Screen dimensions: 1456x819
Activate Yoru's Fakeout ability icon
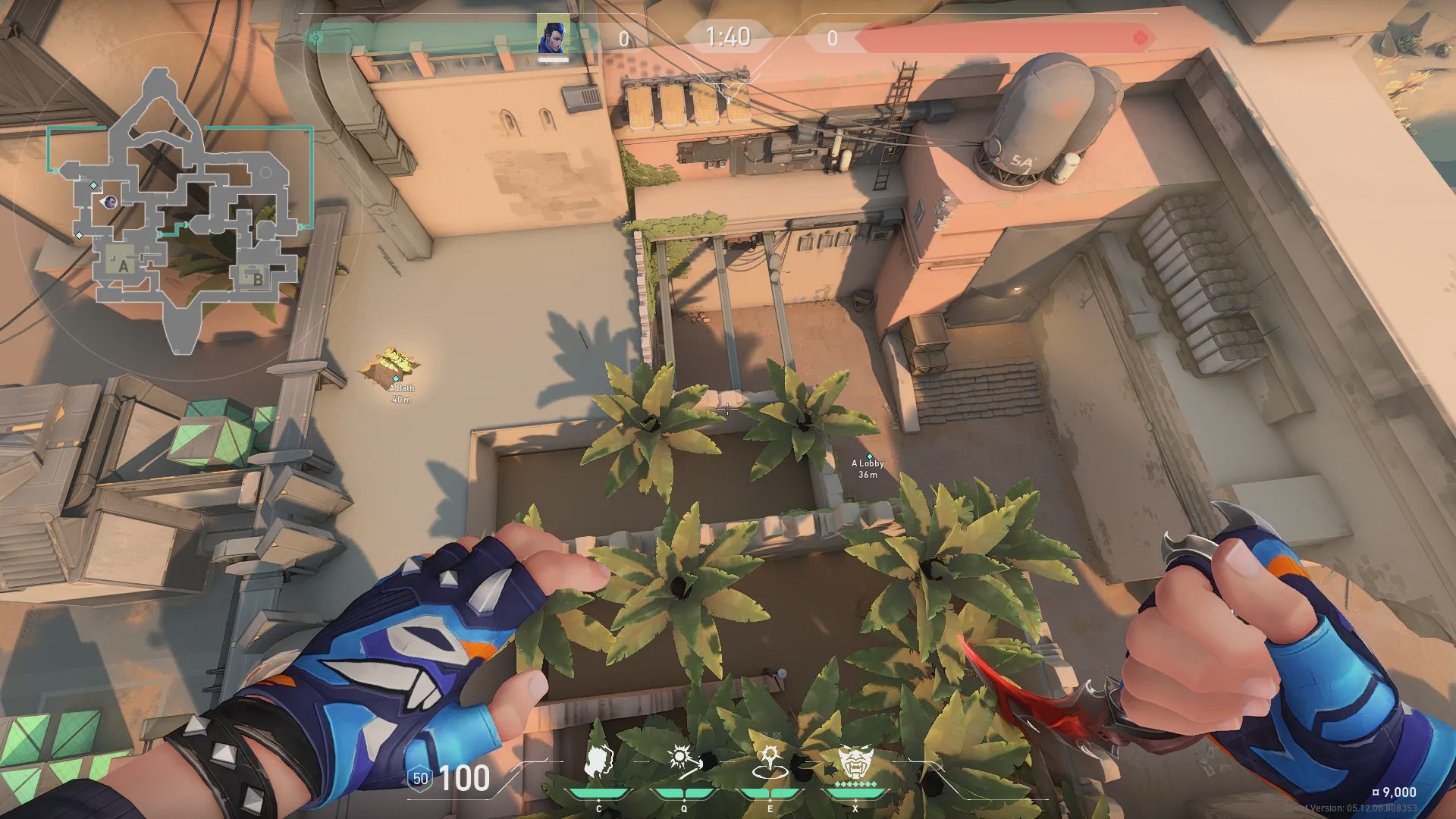click(x=599, y=761)
